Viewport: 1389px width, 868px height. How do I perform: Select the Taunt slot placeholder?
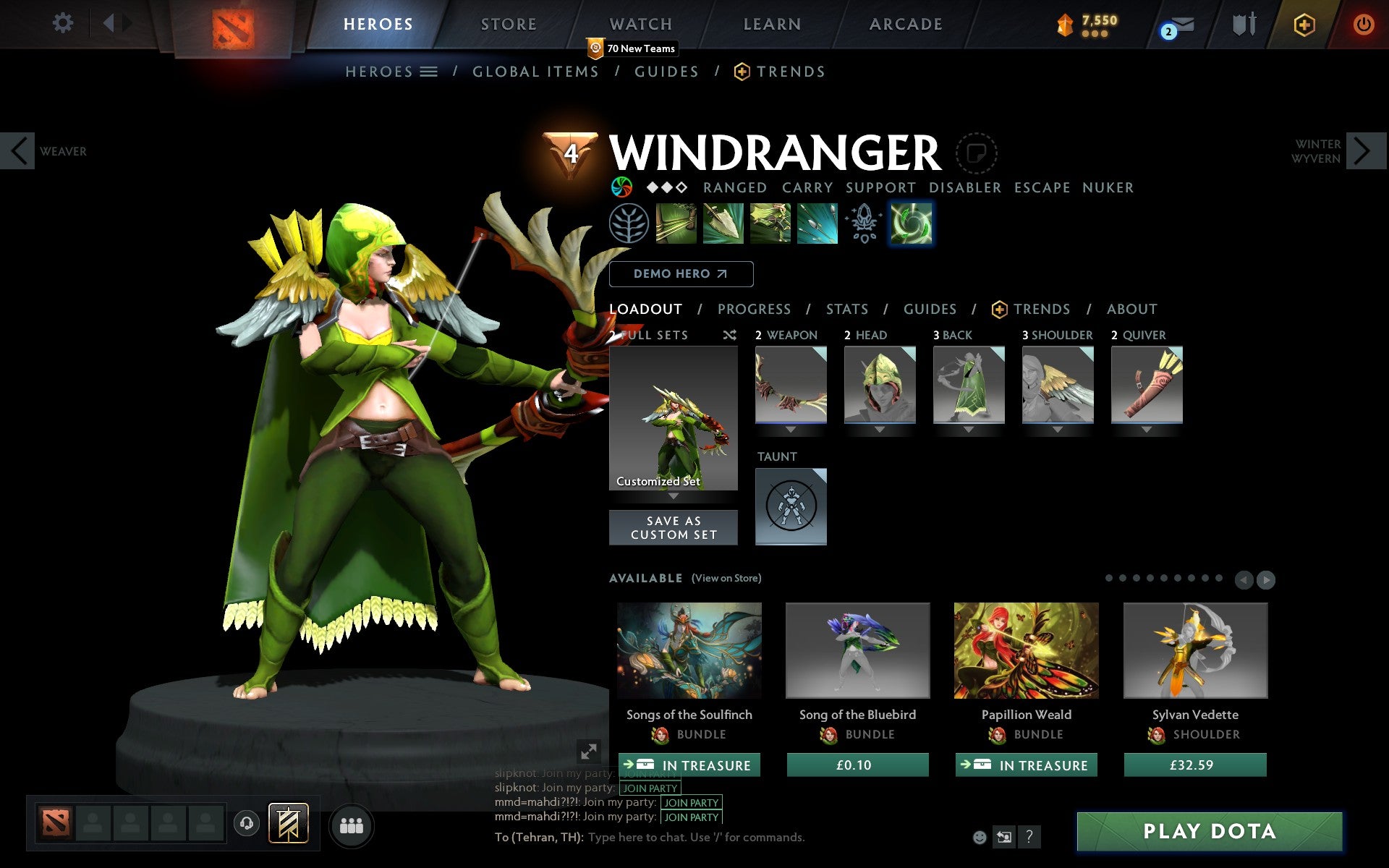(790, 506)
